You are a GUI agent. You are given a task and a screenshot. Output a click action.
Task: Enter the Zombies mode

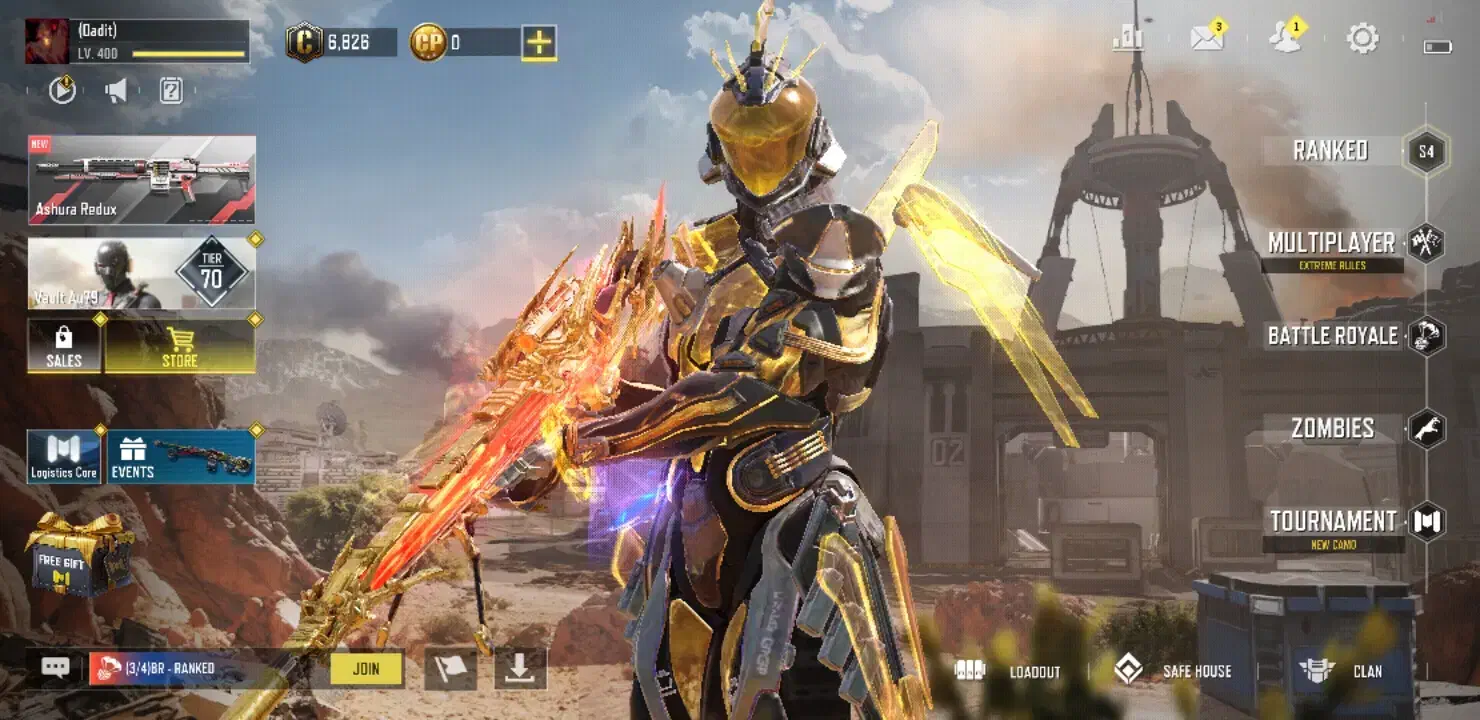(1333, 429)
